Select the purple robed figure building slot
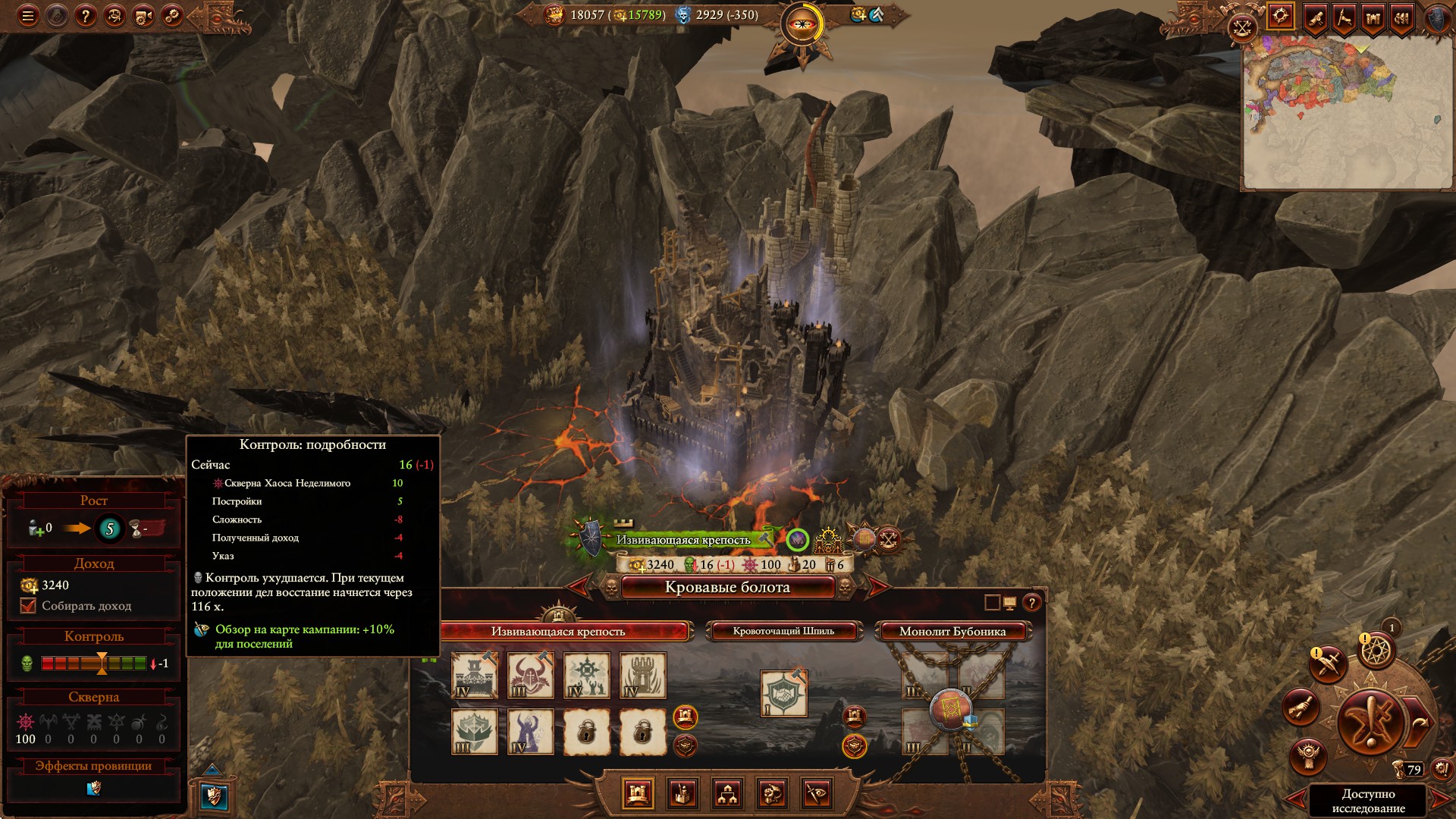The width and height of the screenshot is (1456, 819). 531,732
